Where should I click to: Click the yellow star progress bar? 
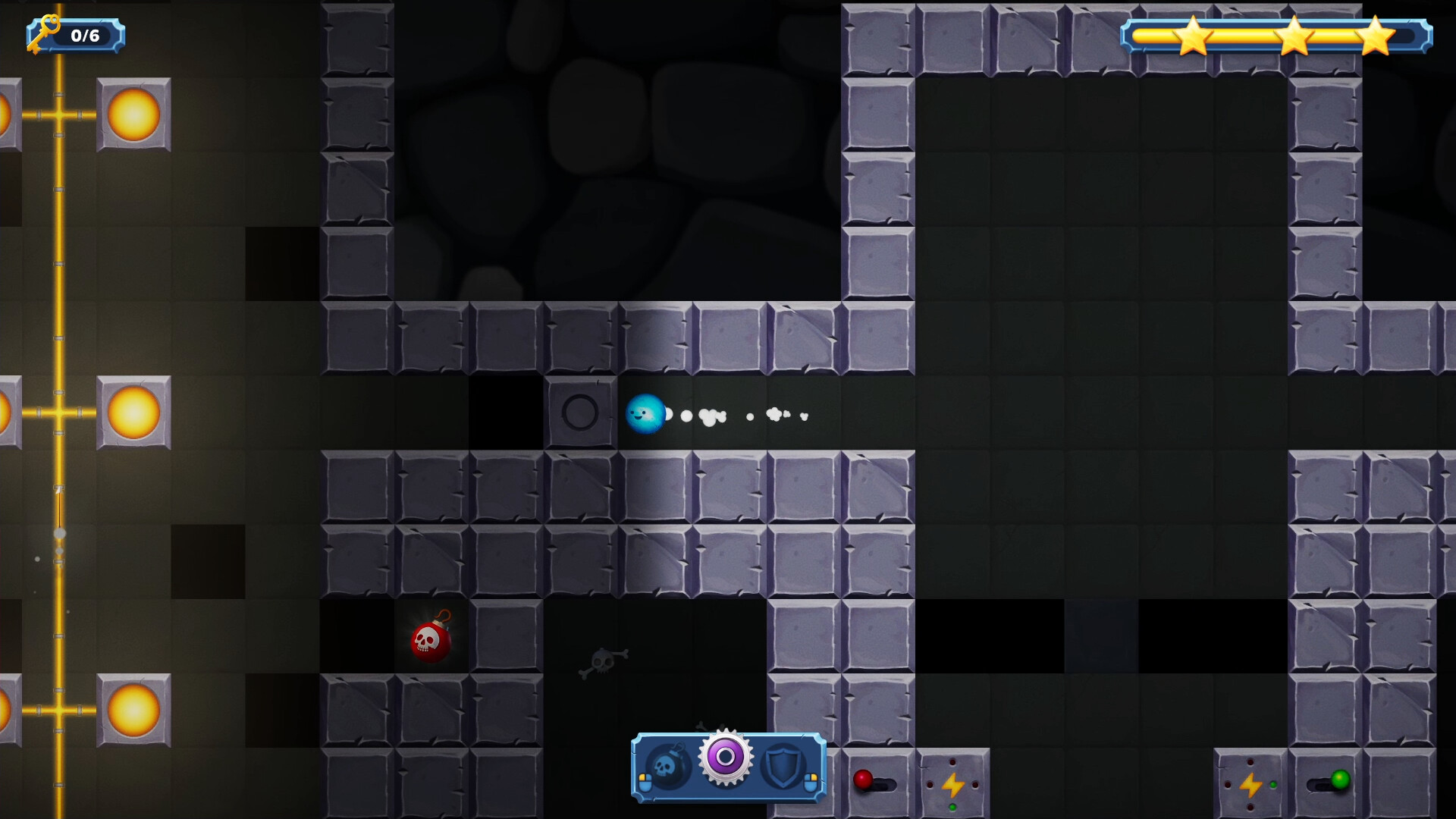tap(1274, 35)
